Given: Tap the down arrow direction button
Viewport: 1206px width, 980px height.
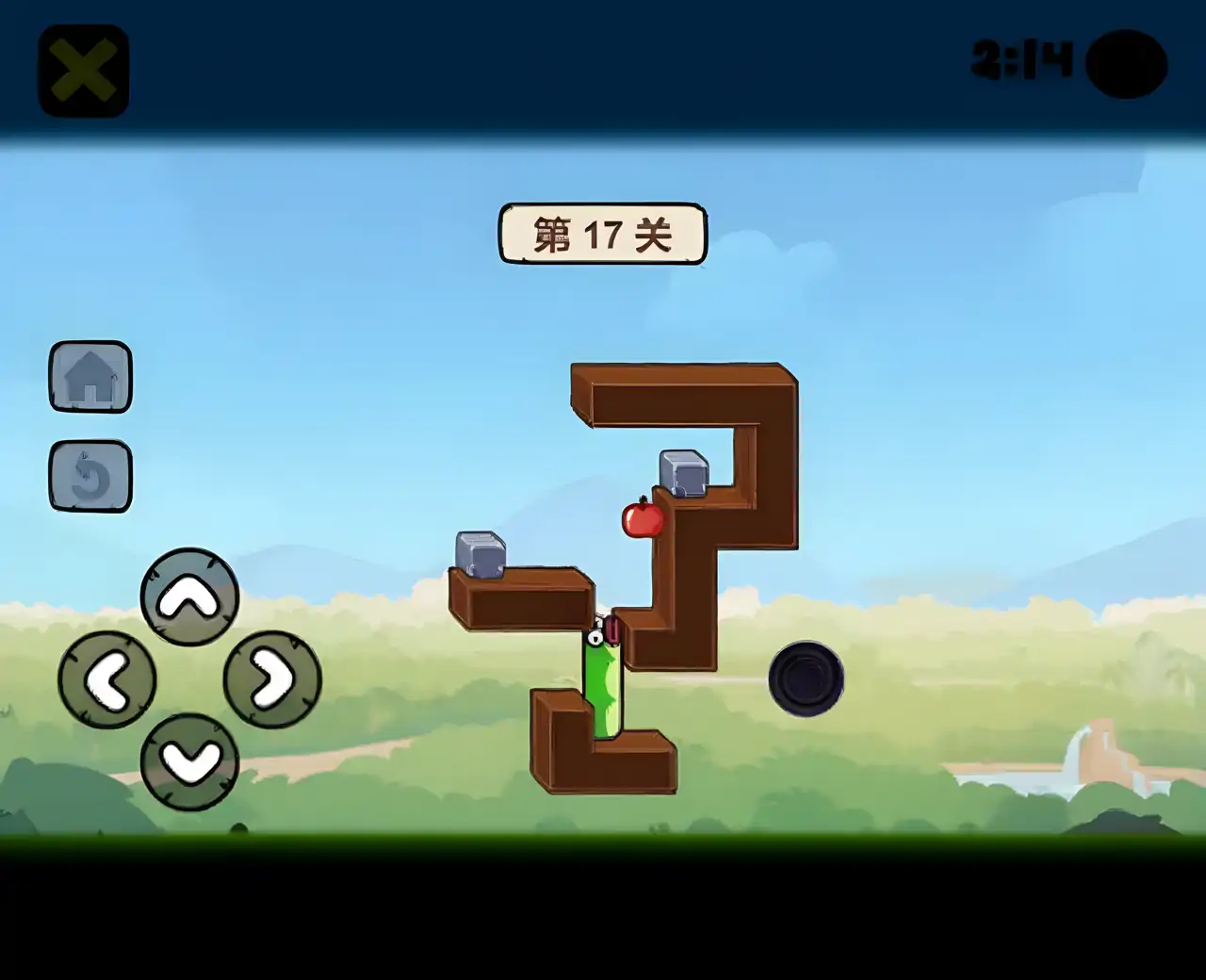Looking at the screenshot, I should coord(189,761).
